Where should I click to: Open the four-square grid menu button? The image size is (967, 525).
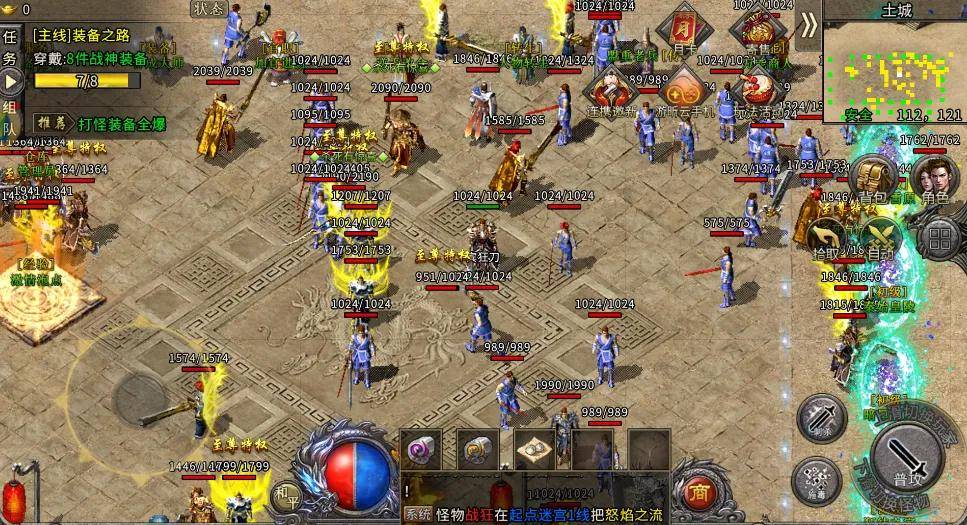[x=940, y=238]
